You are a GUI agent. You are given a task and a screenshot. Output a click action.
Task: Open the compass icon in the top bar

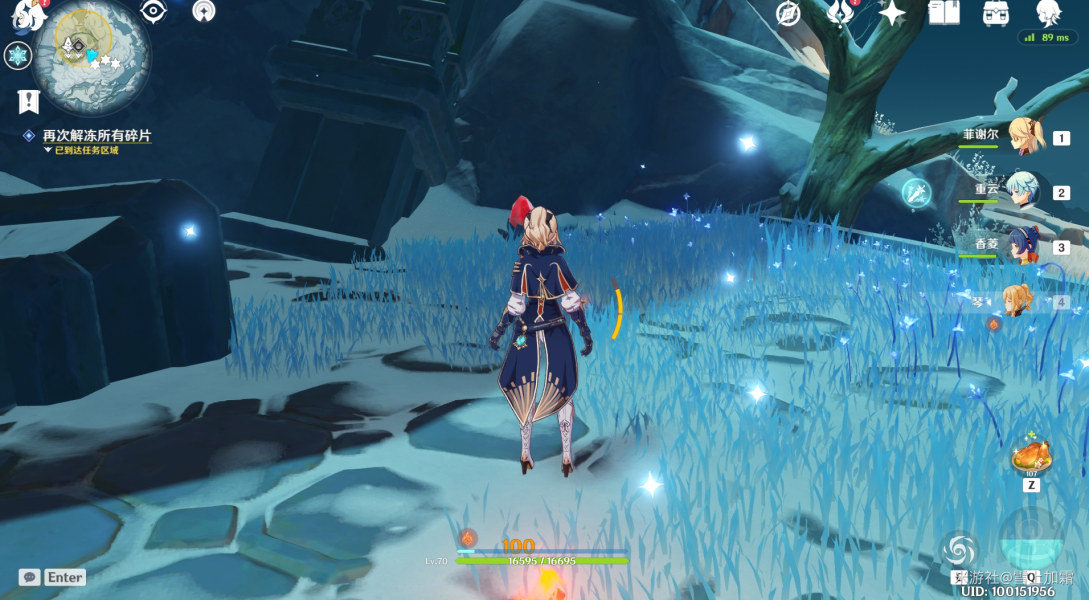789,14
